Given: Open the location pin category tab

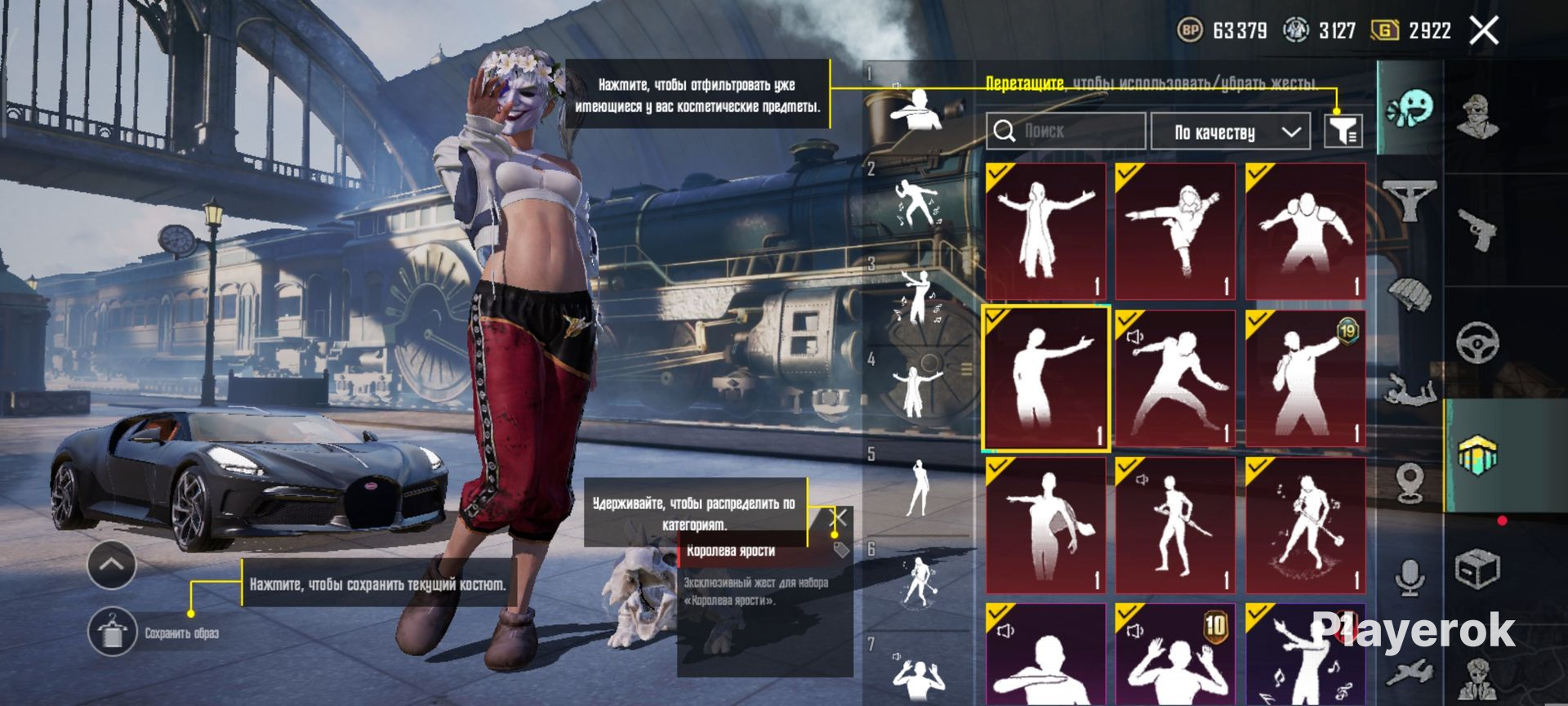Looking at the screenshot, I should click(x=1410, y=482).
